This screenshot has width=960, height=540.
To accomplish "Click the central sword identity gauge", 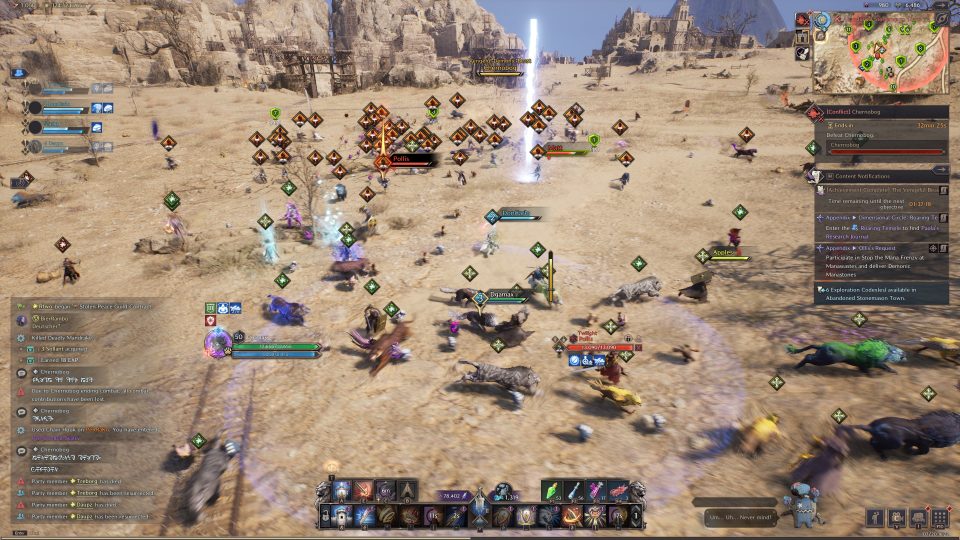I will [x=480, y=500].
